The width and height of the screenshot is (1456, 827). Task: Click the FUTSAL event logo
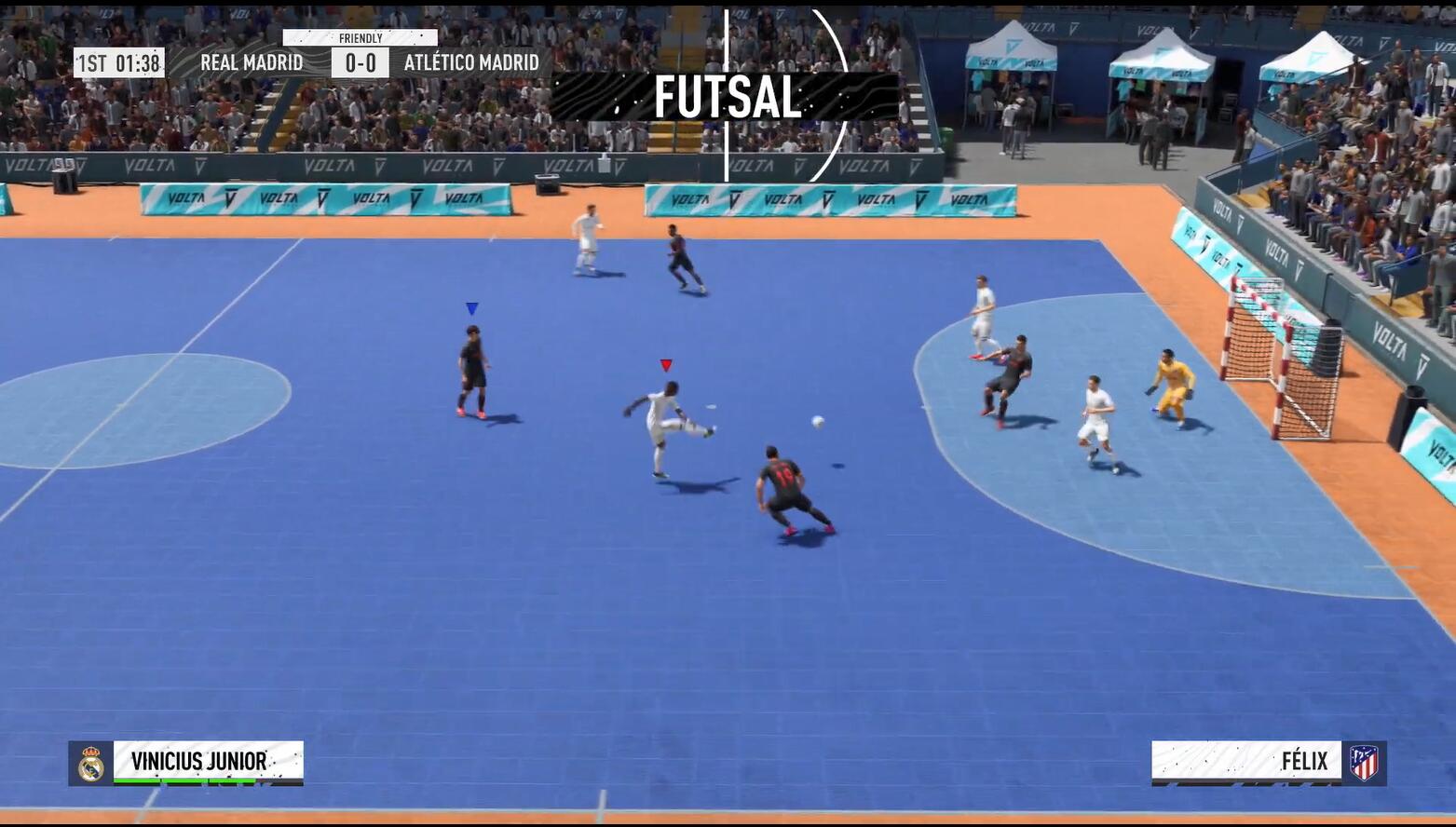729,94
